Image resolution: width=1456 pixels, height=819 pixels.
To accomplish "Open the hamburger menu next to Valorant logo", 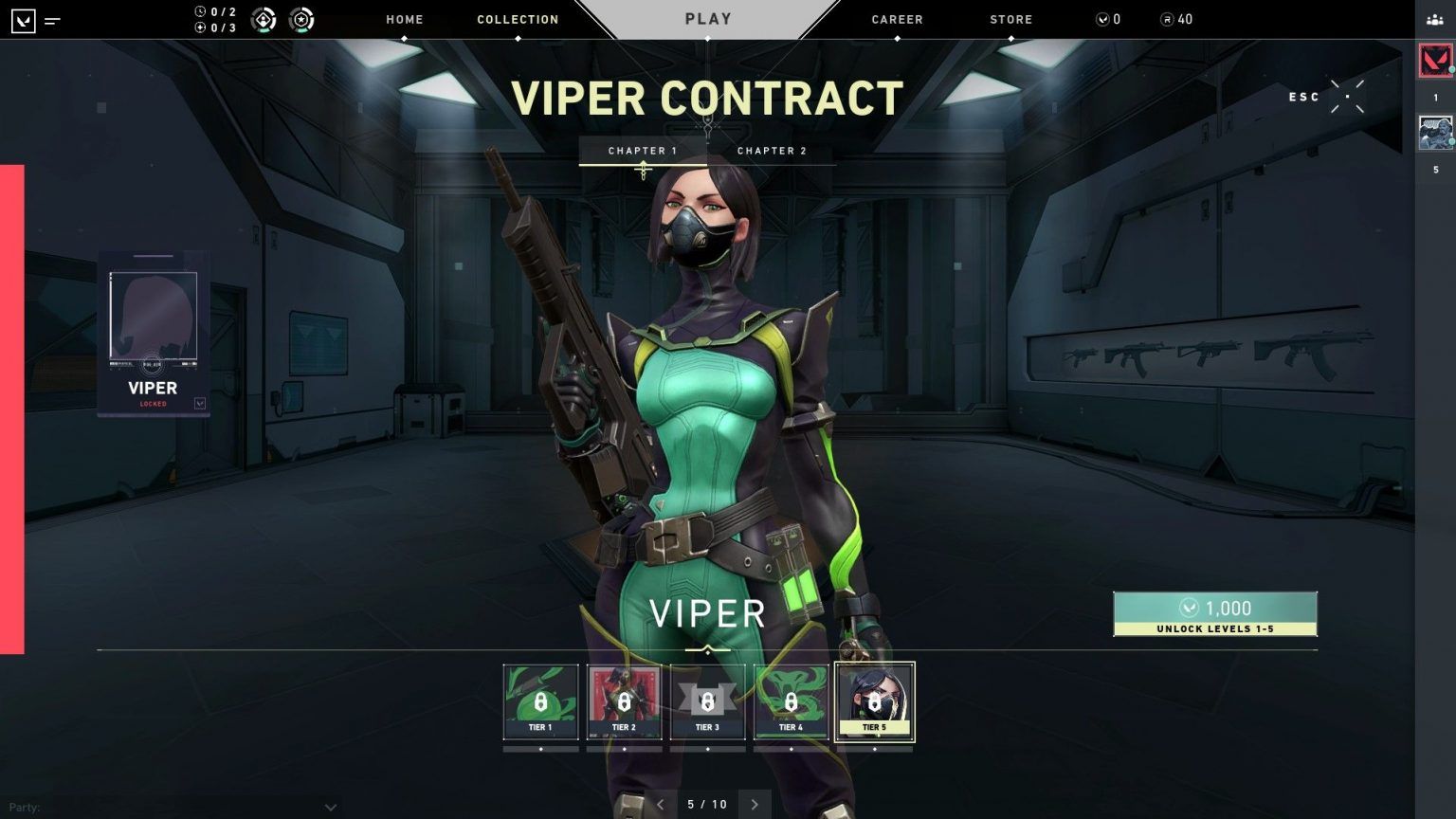I will (54, 18).
